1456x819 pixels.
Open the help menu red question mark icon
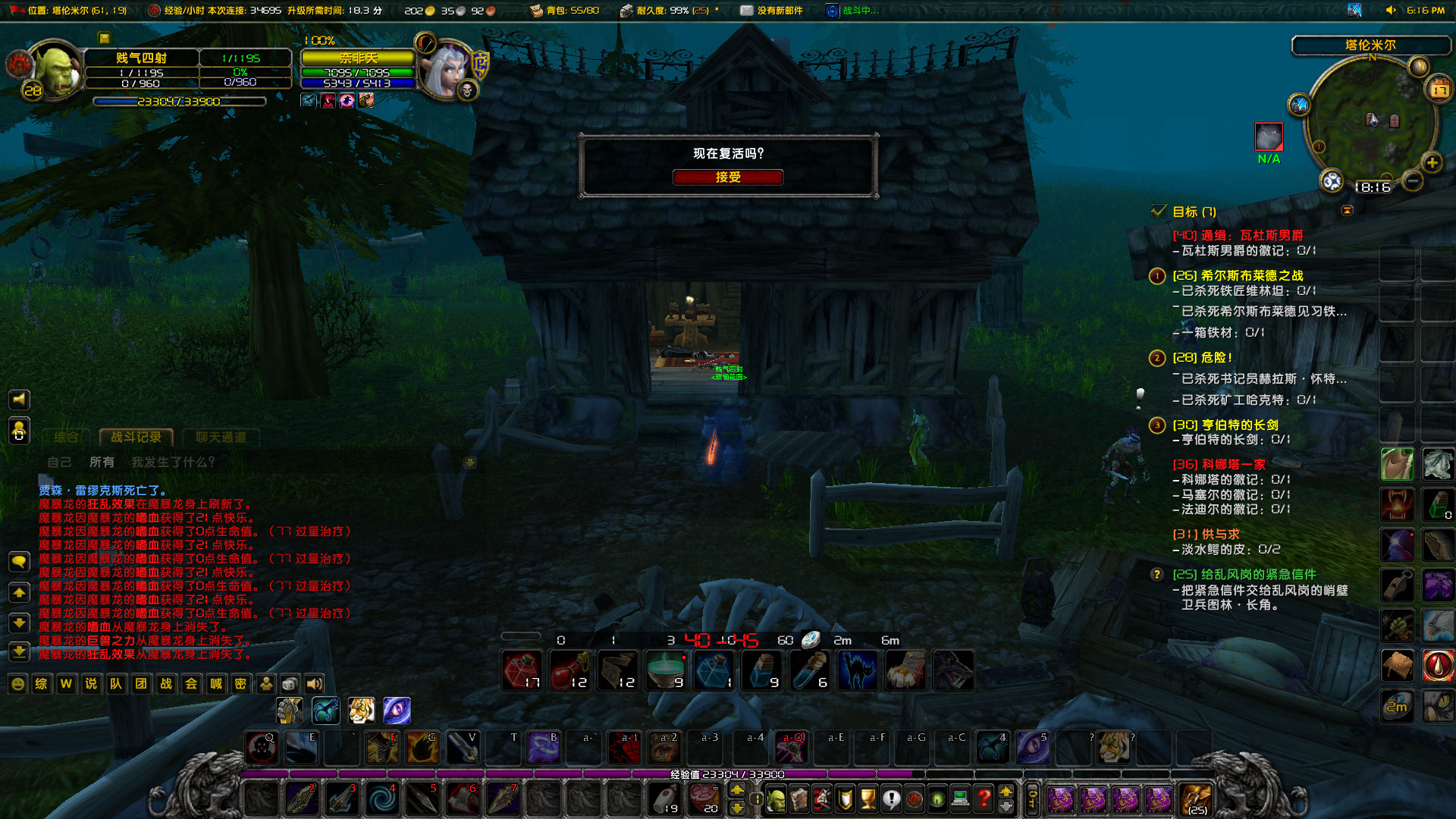click(984, 796)
